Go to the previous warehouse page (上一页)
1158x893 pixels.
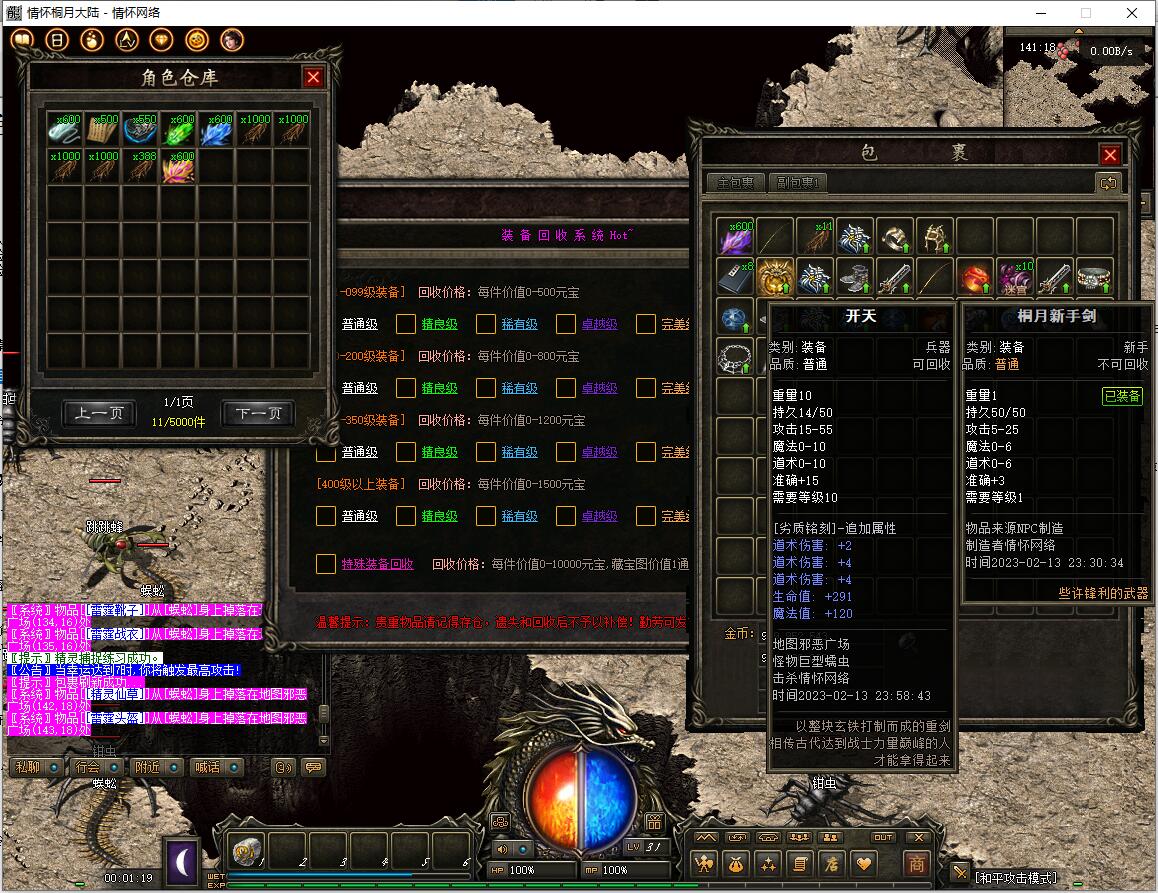point(99,413)
